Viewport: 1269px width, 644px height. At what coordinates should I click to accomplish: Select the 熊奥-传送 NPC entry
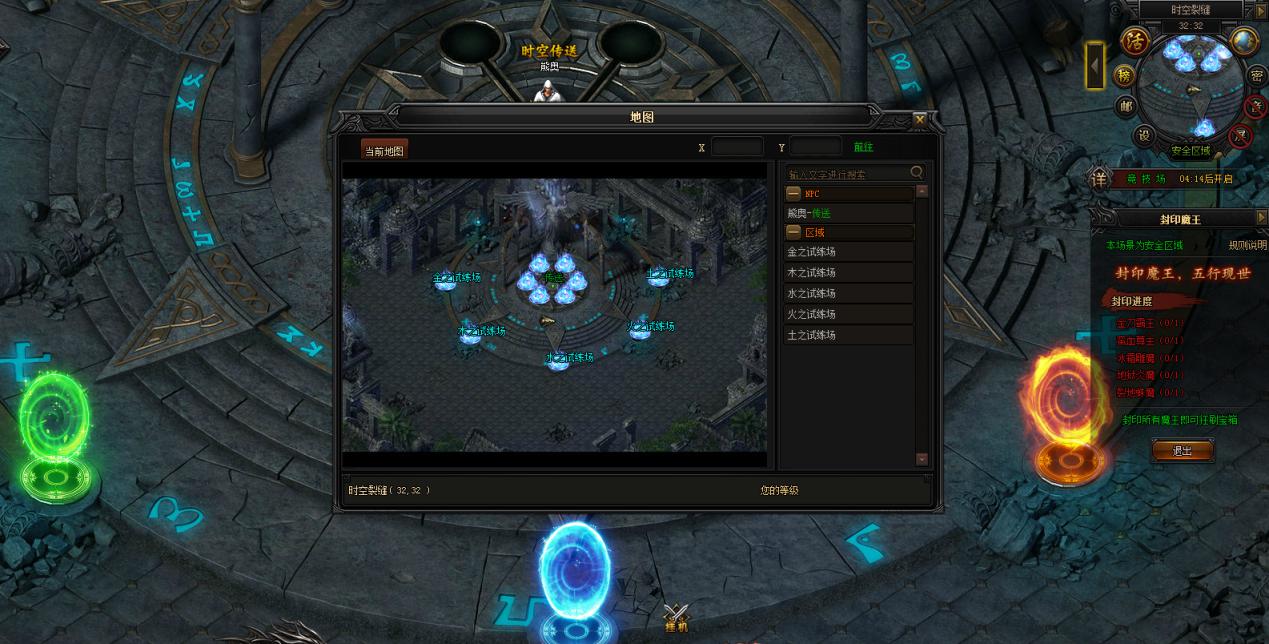tap(848, 213)
